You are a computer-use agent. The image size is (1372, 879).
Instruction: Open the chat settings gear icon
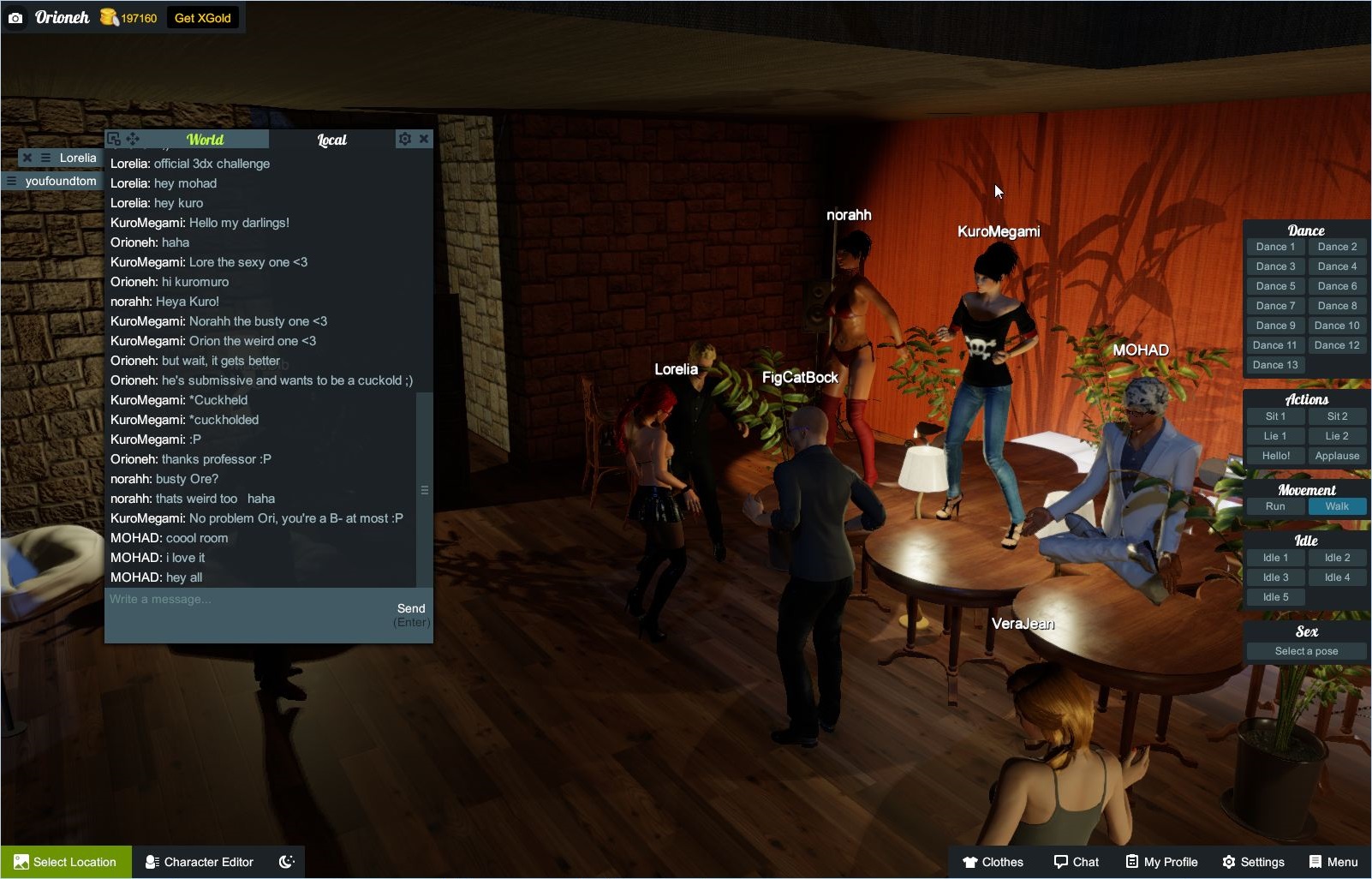pos(404,138)
